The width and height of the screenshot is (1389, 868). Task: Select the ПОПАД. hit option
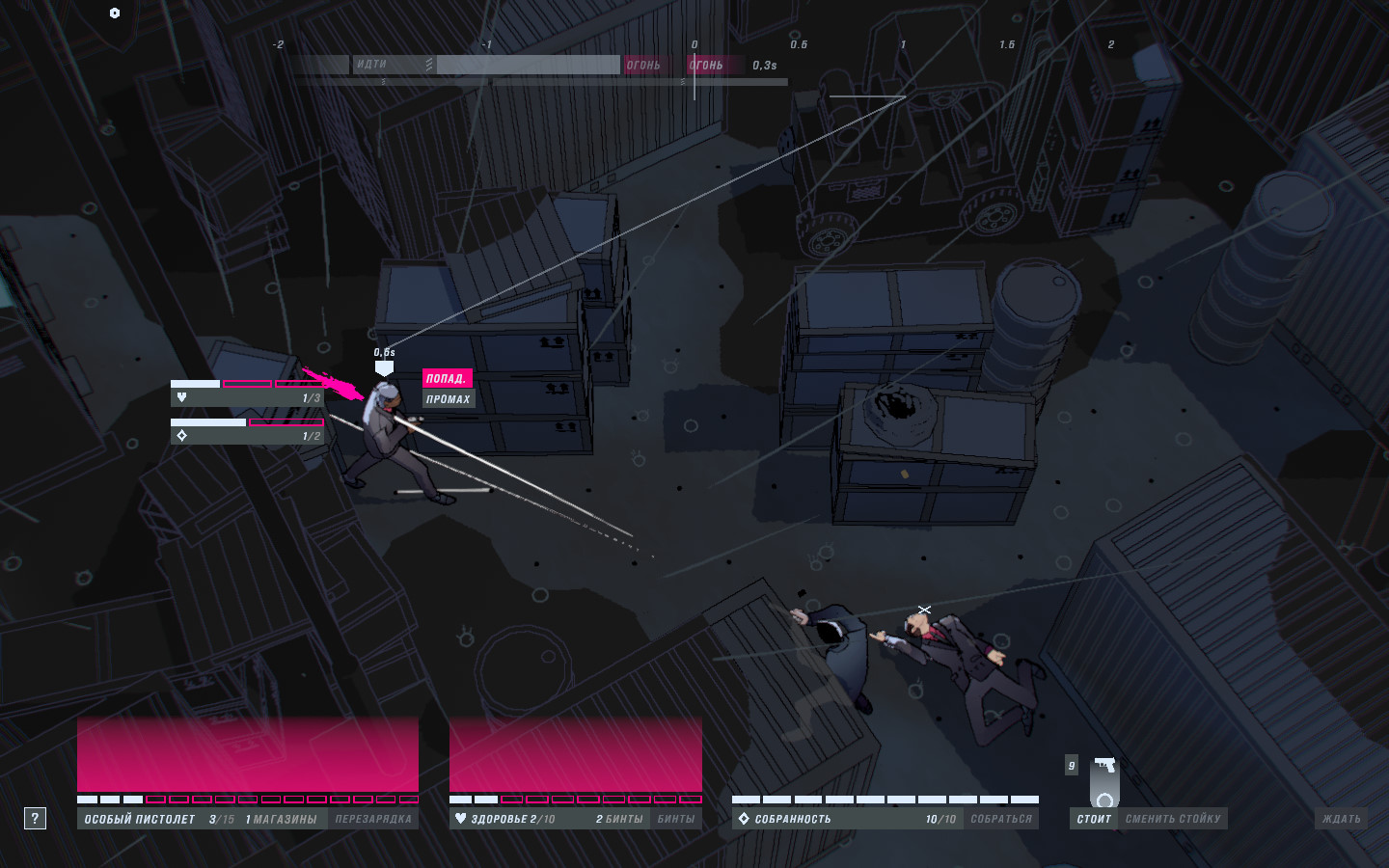pyautogui.click(x=446, y=378)
